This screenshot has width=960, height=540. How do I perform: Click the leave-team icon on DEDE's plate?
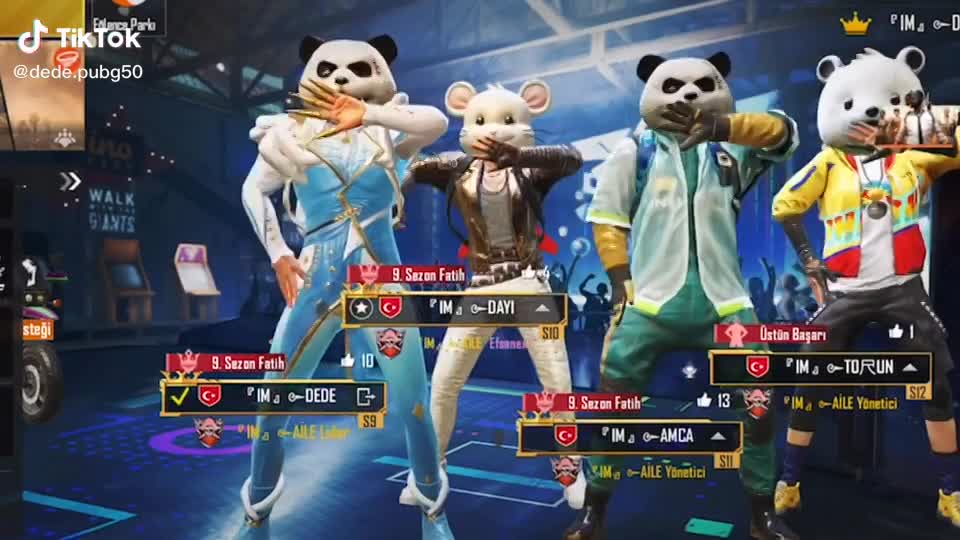365,397
